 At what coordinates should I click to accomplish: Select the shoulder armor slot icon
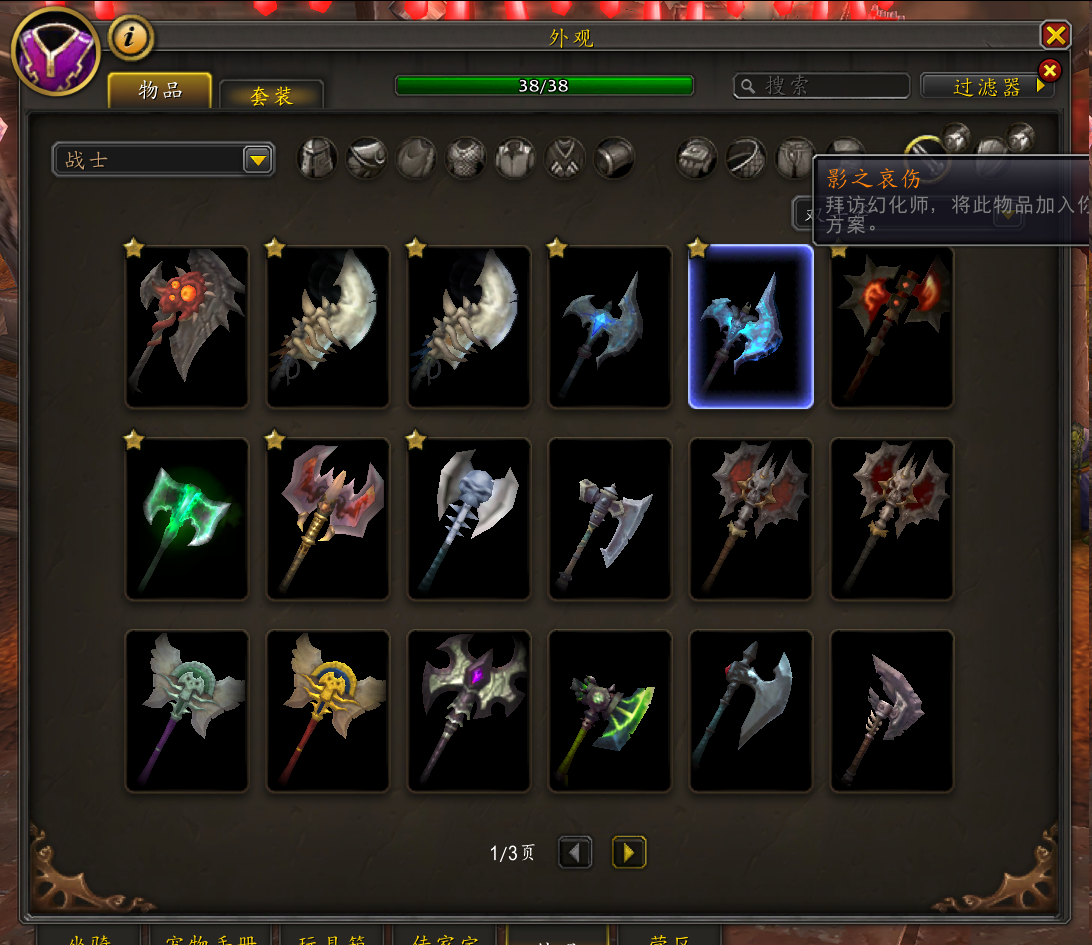(x=367, y=158)
